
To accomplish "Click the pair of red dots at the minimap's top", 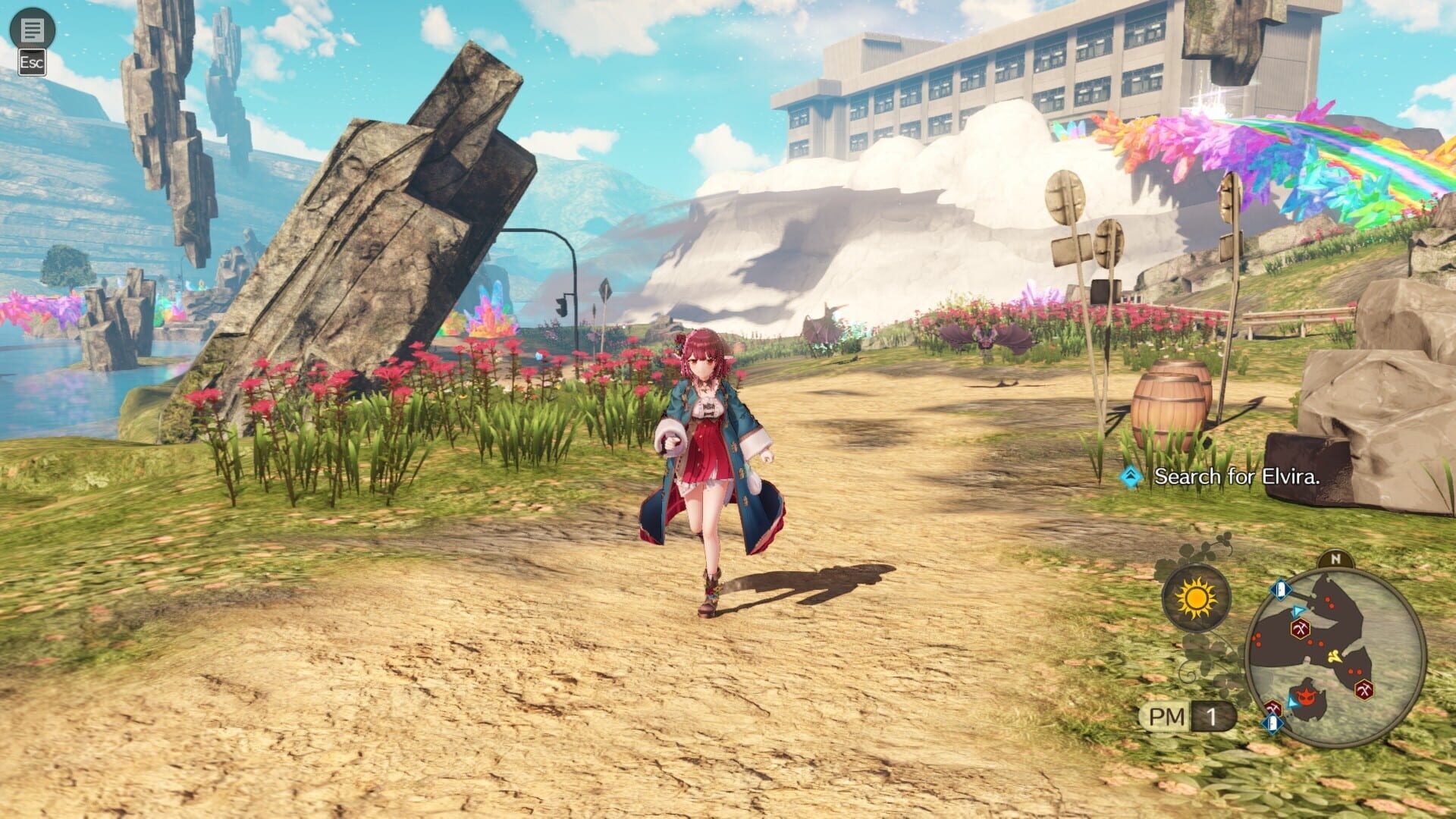I will pyautogui.click(x=1329, y=601).
